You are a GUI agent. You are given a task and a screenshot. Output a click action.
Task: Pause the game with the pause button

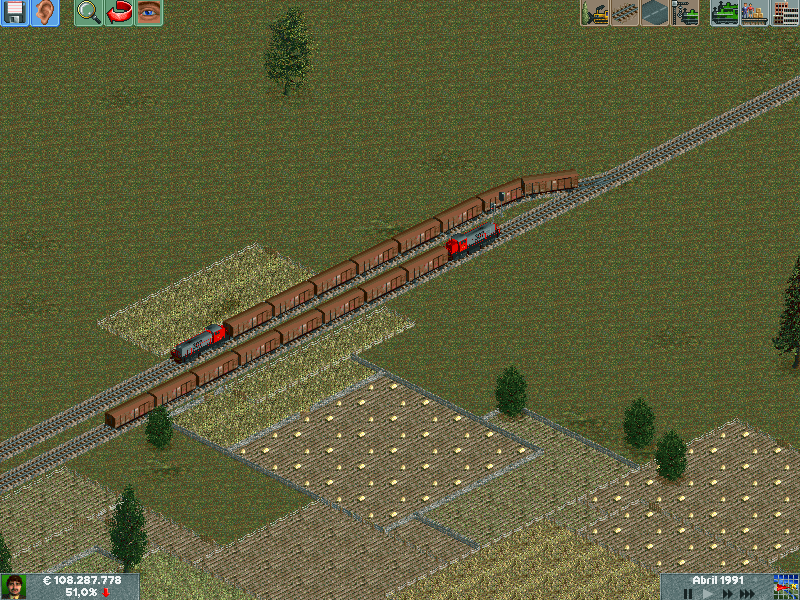coord(688,593)
